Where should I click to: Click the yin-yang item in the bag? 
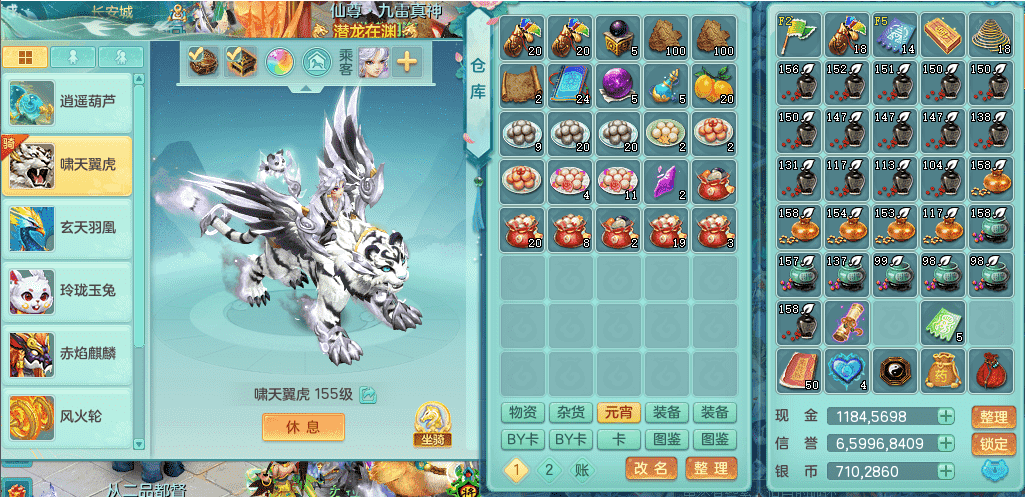point(896,370)
